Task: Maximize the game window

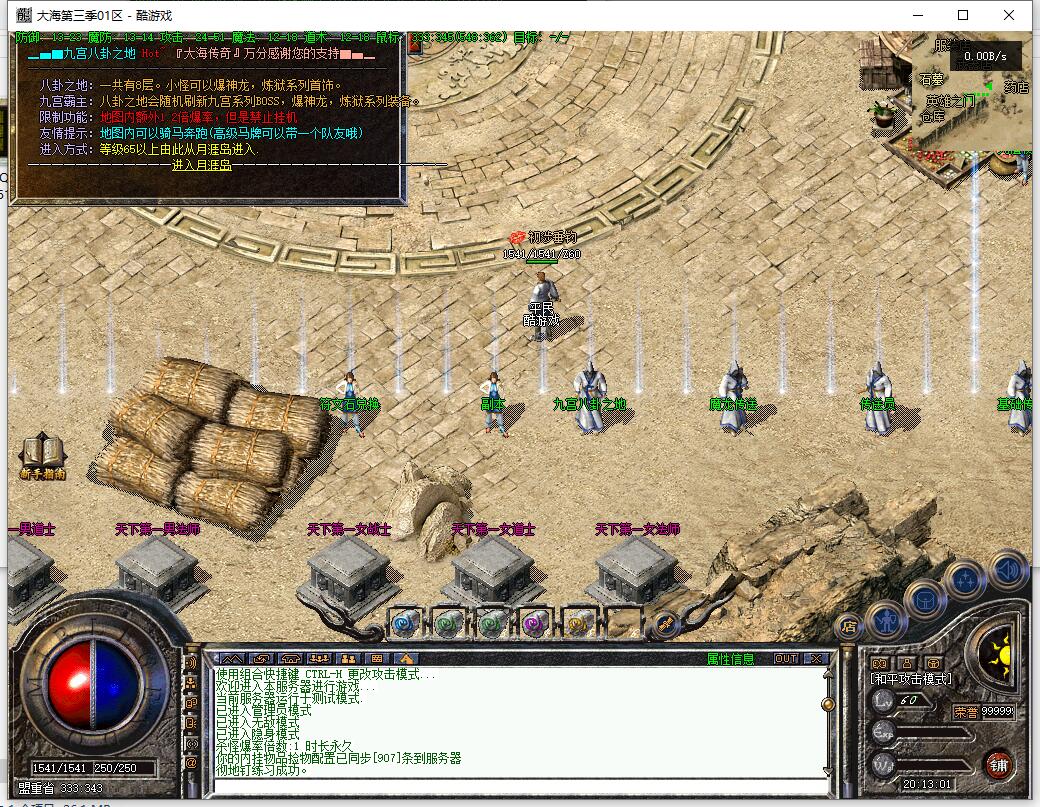Action: (963, 15)
